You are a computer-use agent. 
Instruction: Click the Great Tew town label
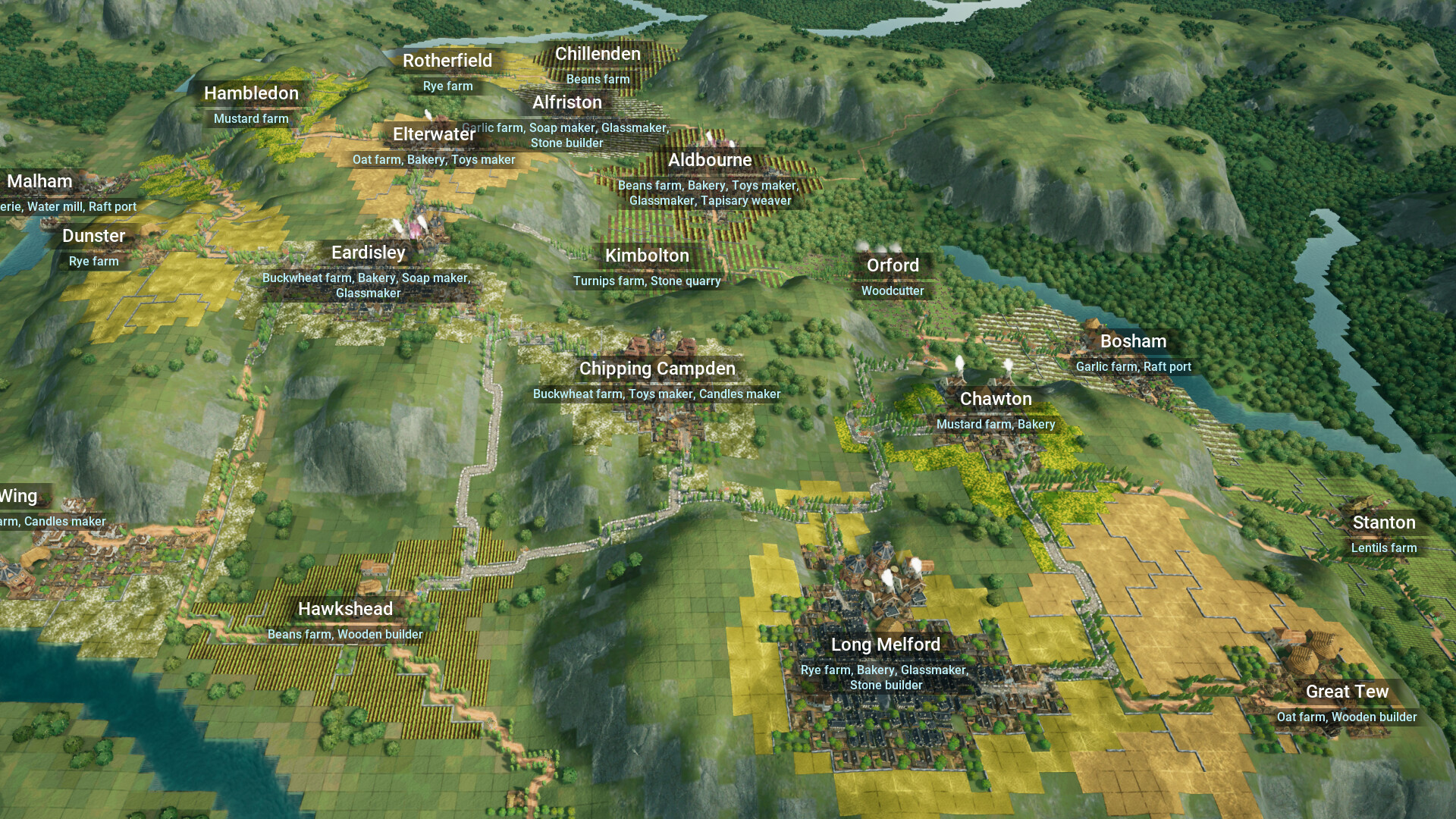(1348, 692)
